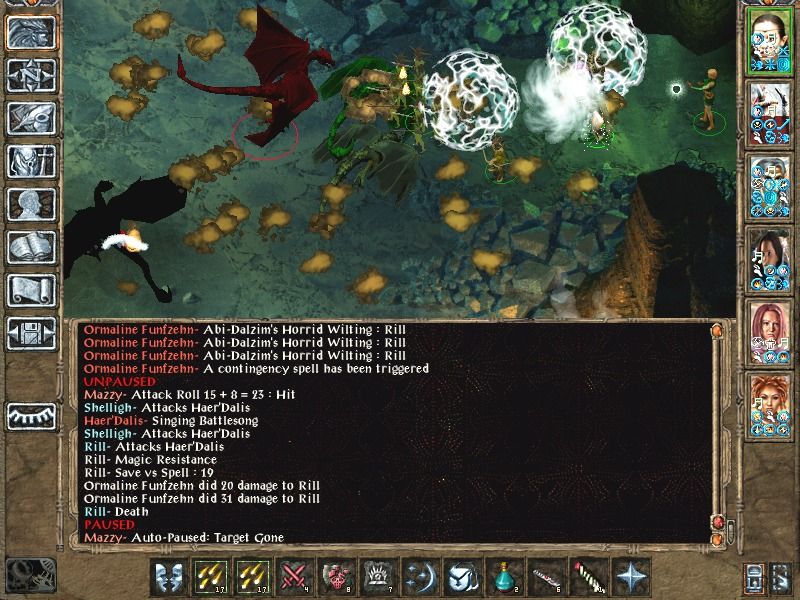Select the orange-haired character's portrait
Image resolution: width=800 pixels, height=600 pixels.
770,401
